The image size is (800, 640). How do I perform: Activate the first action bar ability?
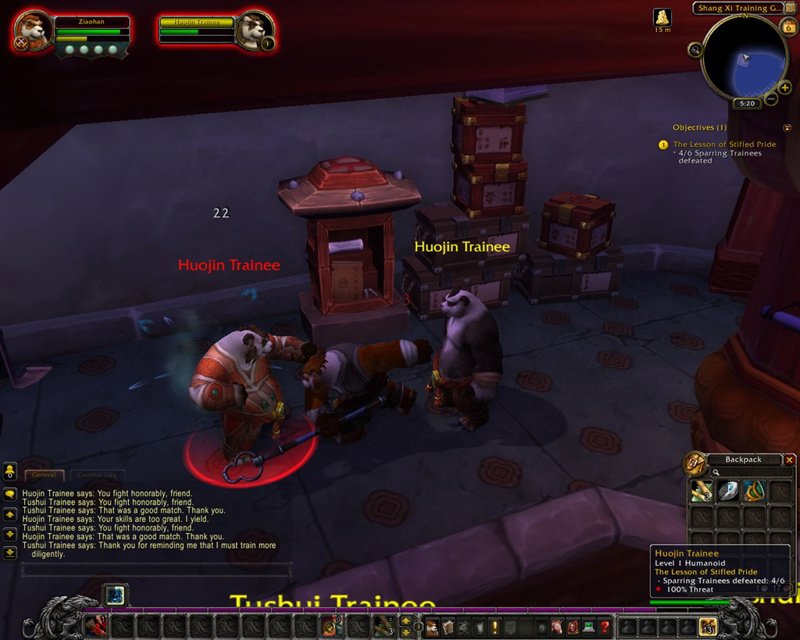click(x=95, y=626)
